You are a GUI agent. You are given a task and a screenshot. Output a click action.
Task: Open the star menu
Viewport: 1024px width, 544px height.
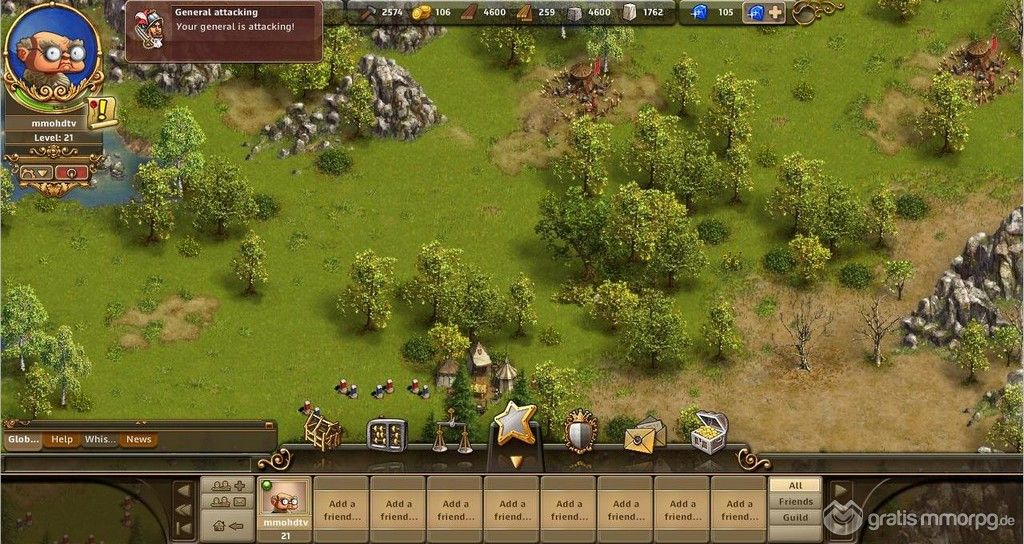pyautogui.click(x=515, y=424)
